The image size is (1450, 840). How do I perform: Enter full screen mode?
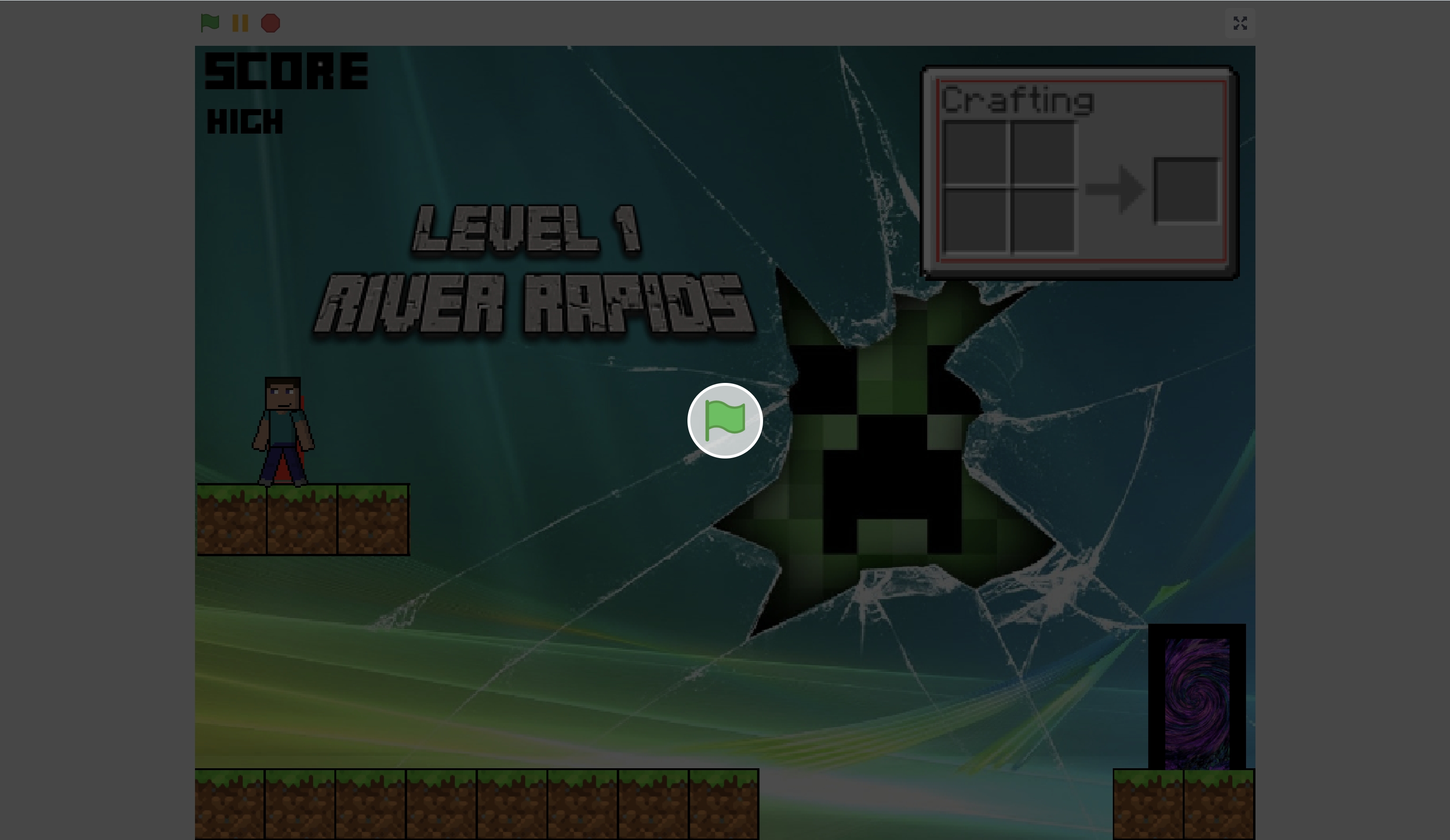(x=1239, y=23)
